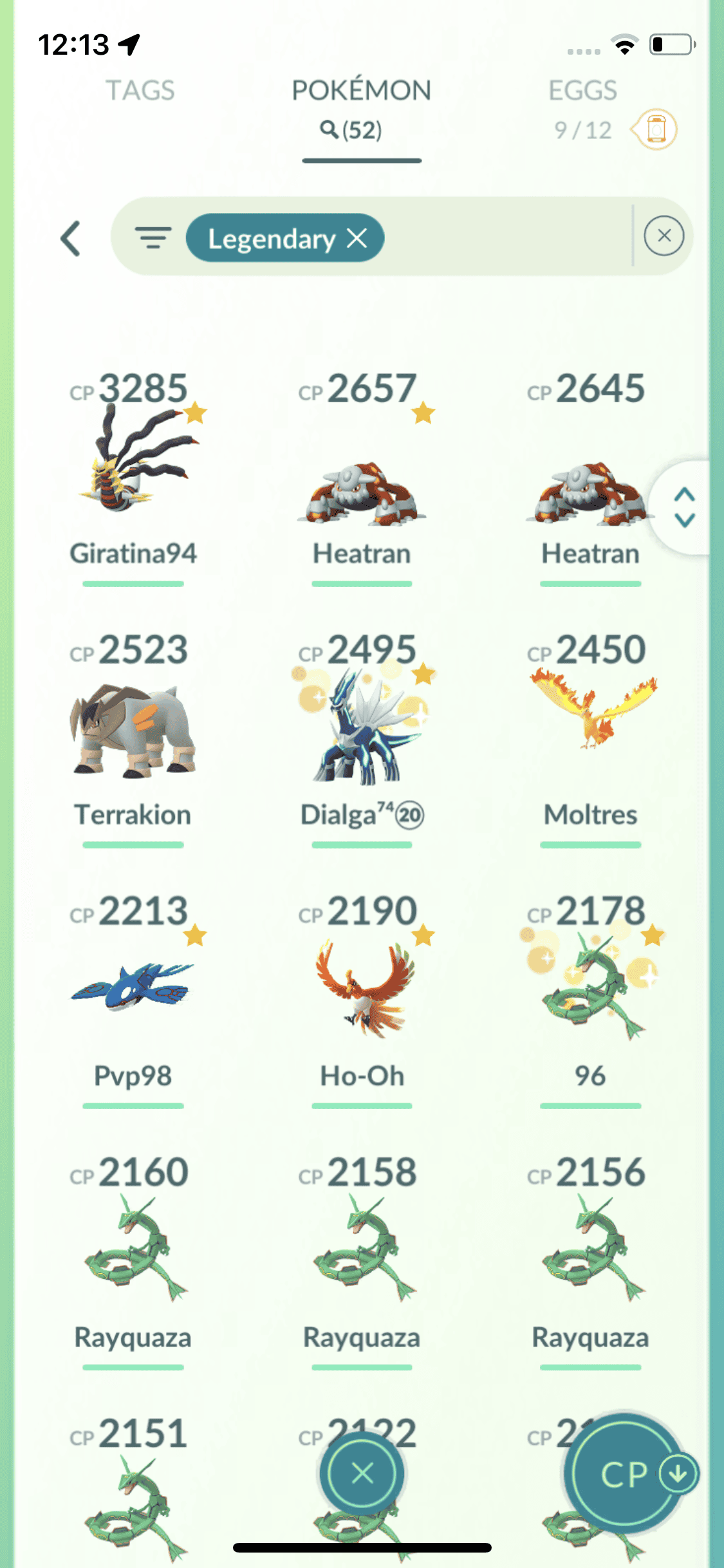Clear the search bar with the circled X
Viewport: 724px width, 1568px height.
pyautogui.click(x=664, y=236)
